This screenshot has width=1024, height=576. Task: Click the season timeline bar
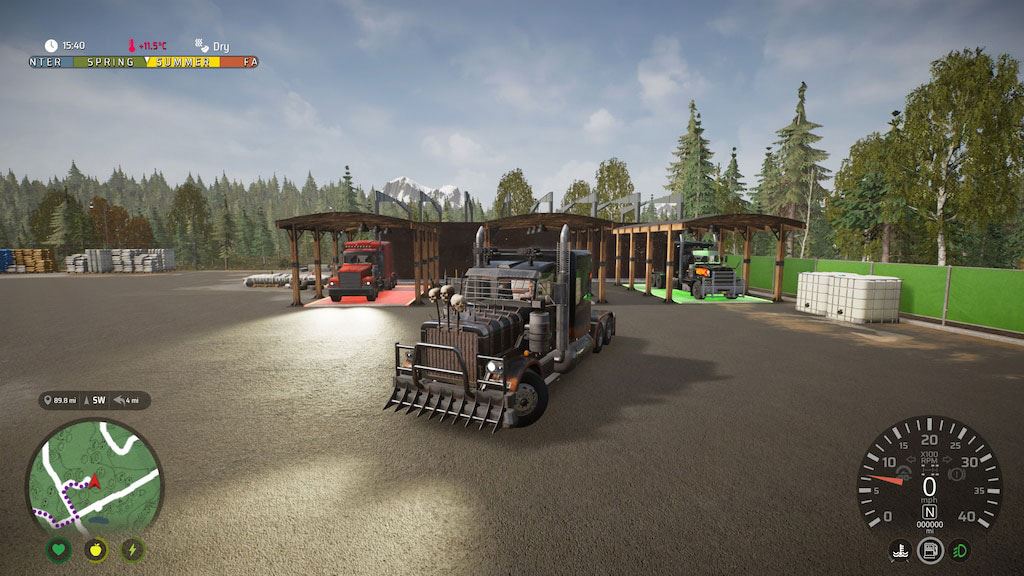pyautogui.click(x=143, y=62)
